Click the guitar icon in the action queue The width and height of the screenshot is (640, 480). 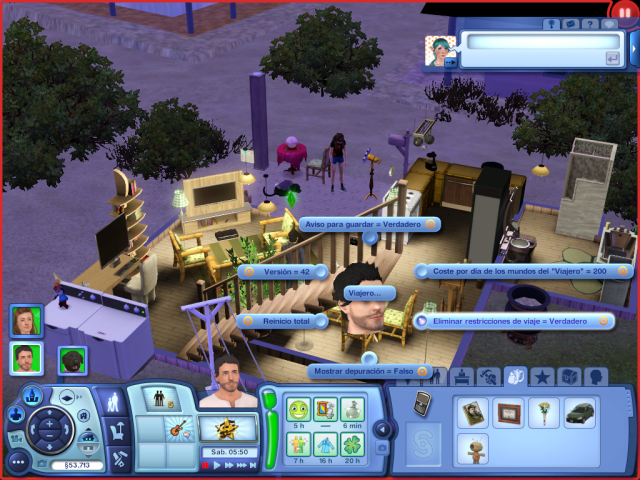tap(181, 428)
